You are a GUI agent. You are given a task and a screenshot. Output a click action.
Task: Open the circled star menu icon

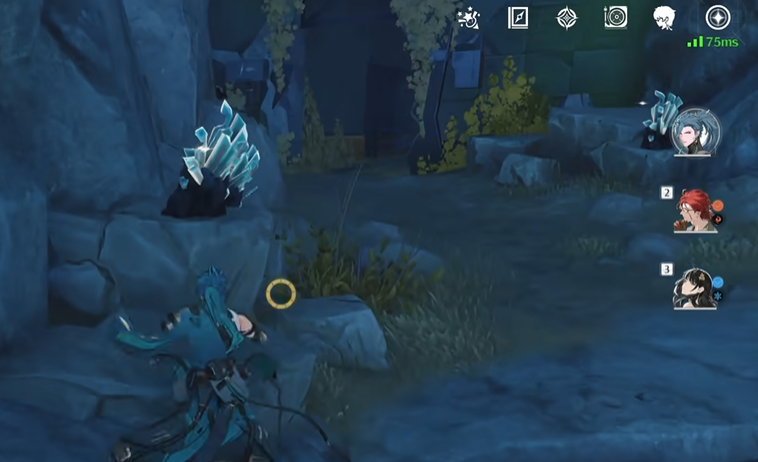[717, 17]
